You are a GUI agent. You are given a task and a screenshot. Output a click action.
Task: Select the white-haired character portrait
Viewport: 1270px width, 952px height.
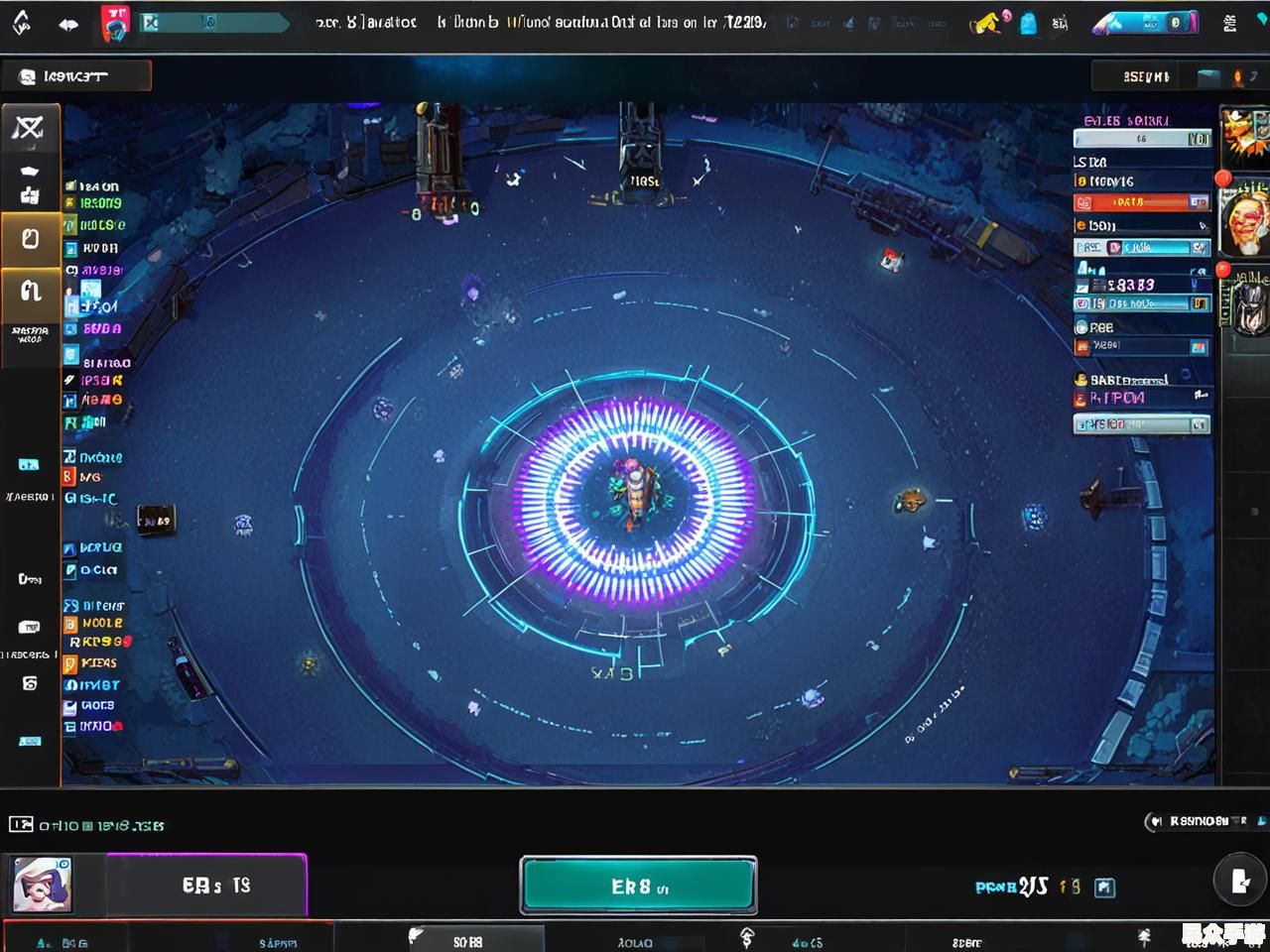coord(42,885)
